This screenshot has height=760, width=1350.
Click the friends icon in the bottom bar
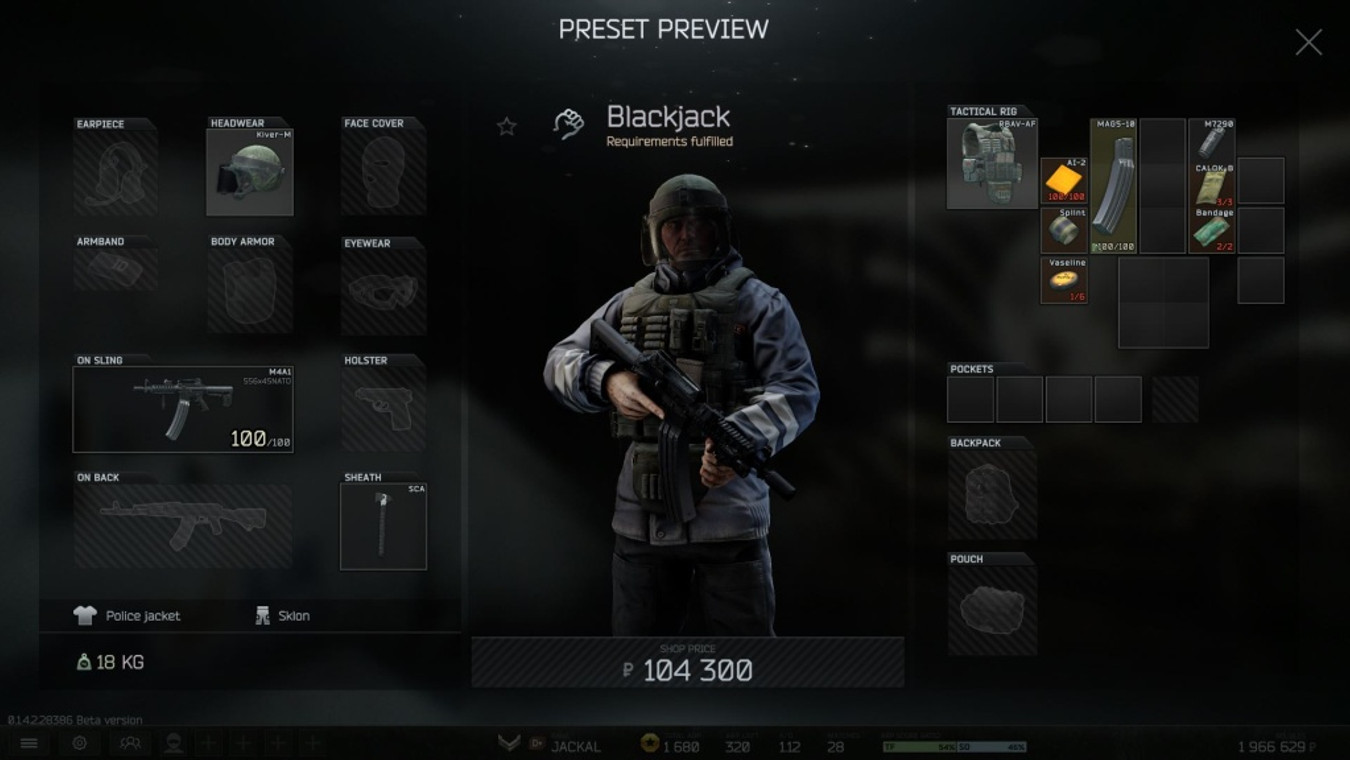tap(128, 743)
